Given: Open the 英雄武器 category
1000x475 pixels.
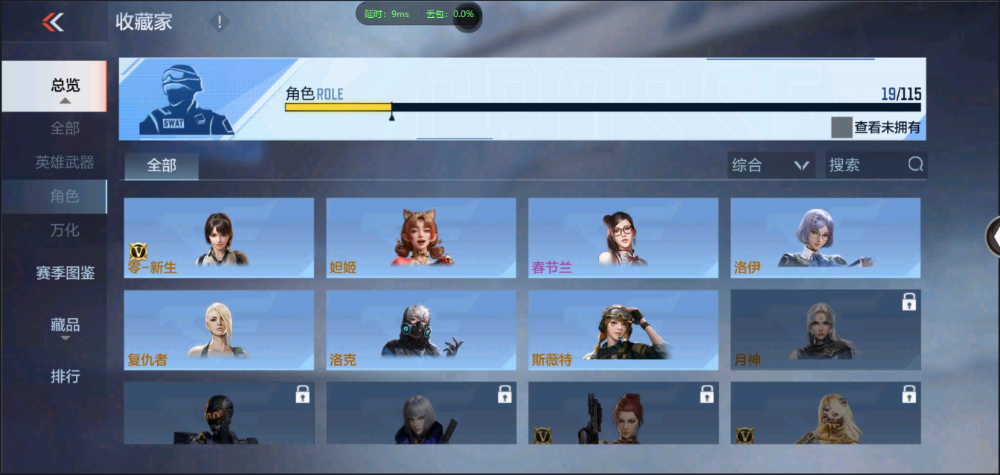Looking at the screenshot, I should (x=64, y=162).
